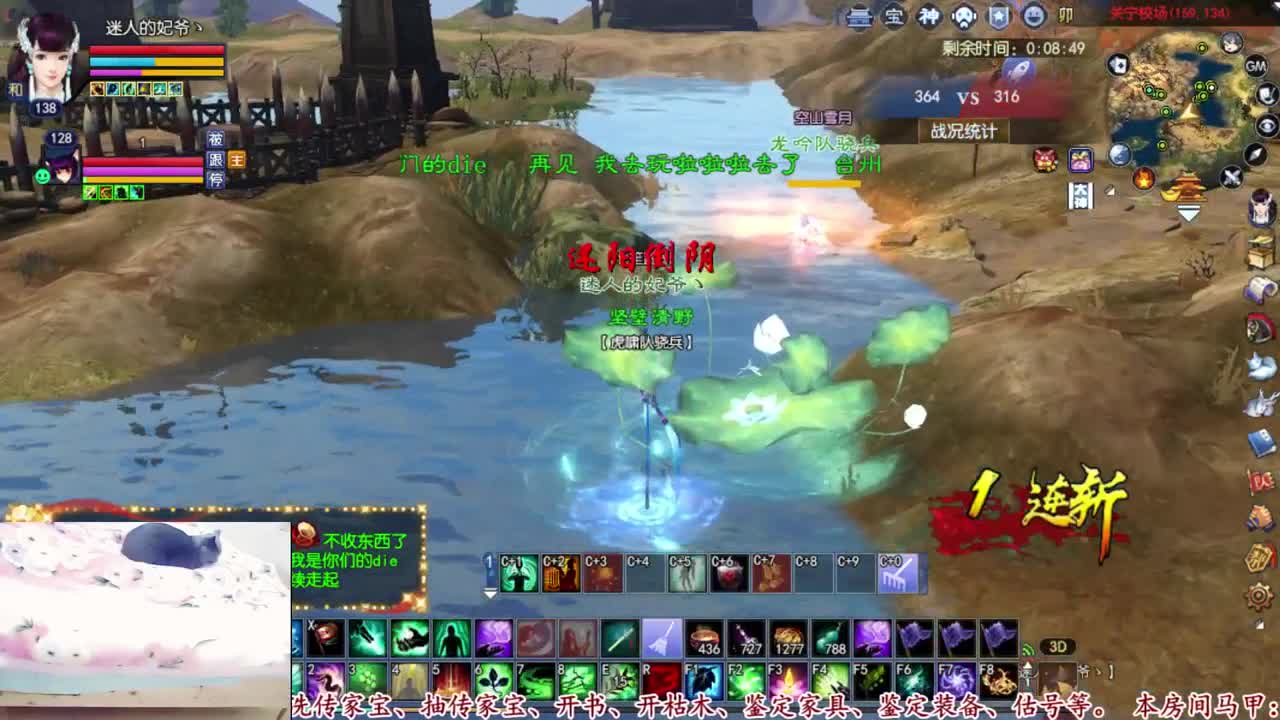Expand the skill bar page arrow near F8
Image resolution: width=1280 pixels, height=720 pixels.
pos(1027,667)
